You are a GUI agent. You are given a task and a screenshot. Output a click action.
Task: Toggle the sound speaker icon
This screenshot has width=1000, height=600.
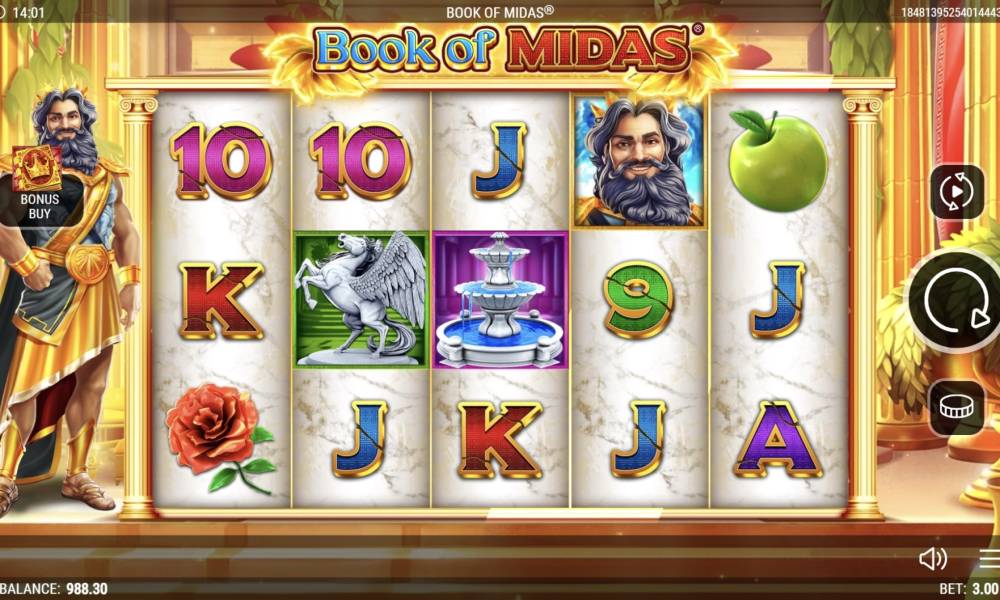coord(932,558)
